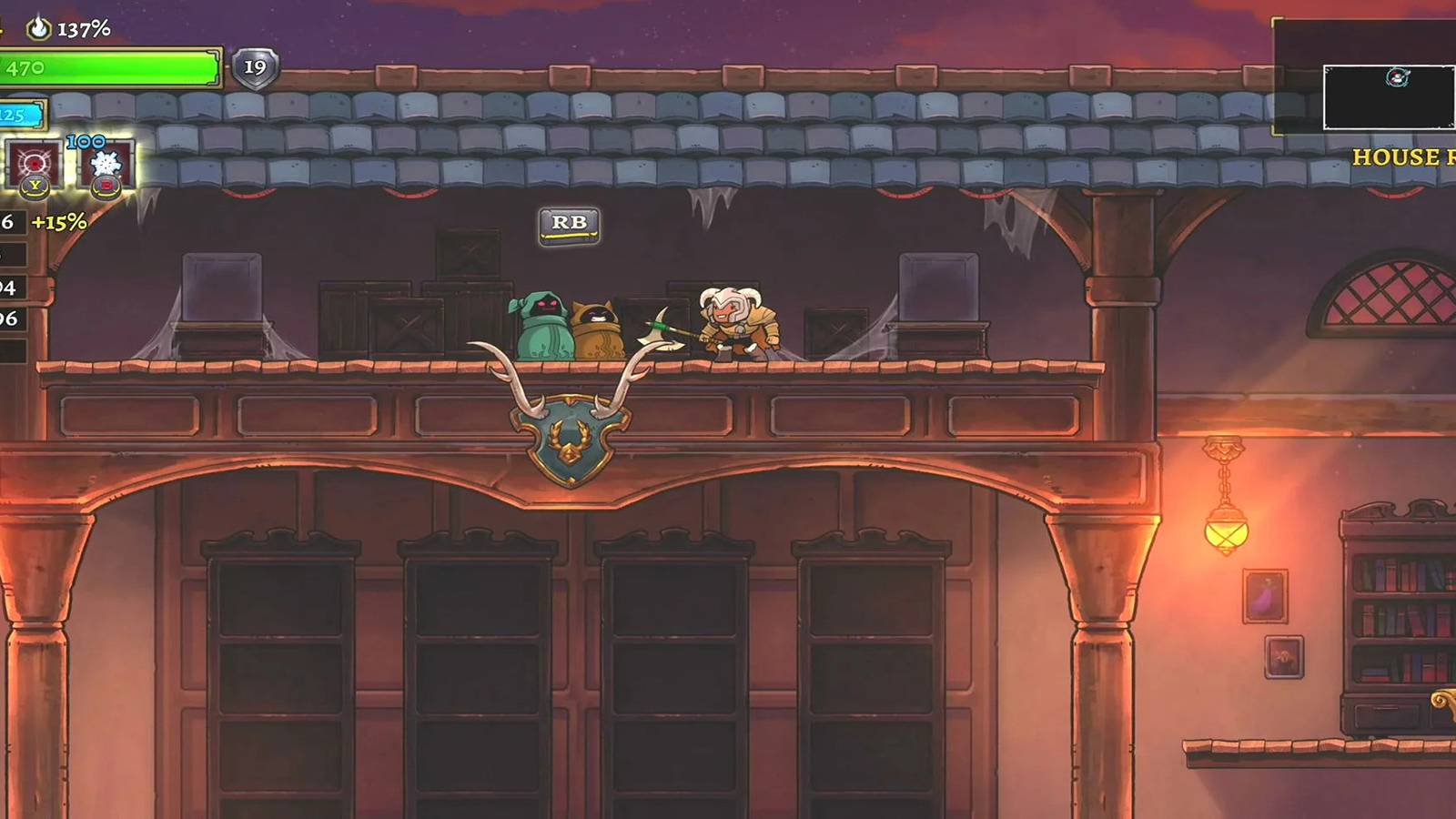Screen dimensions: 1456x819
Task: Click the green health bar showing 470
Action: click(109, 67)
